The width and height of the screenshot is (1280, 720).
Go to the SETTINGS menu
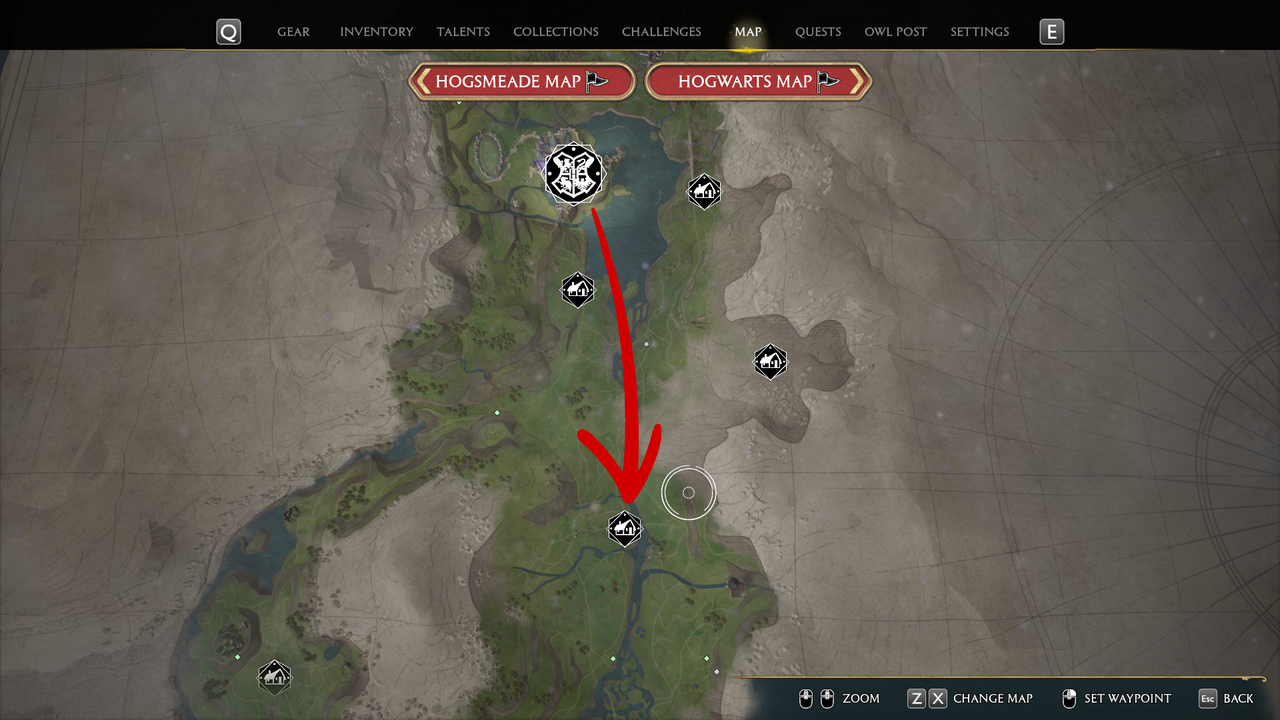(x=979, y=31)
